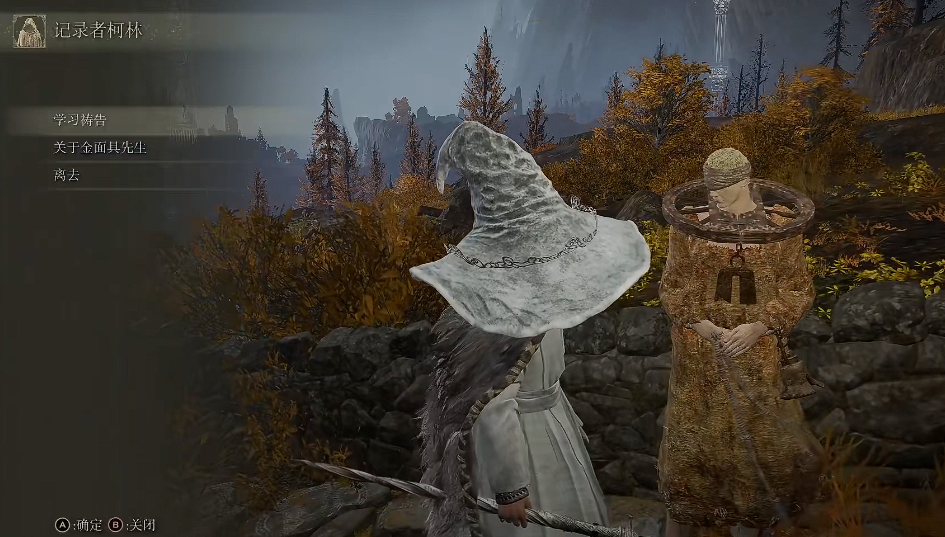Select 离去 to leave the conversation
945x537 pixels.
66,175
